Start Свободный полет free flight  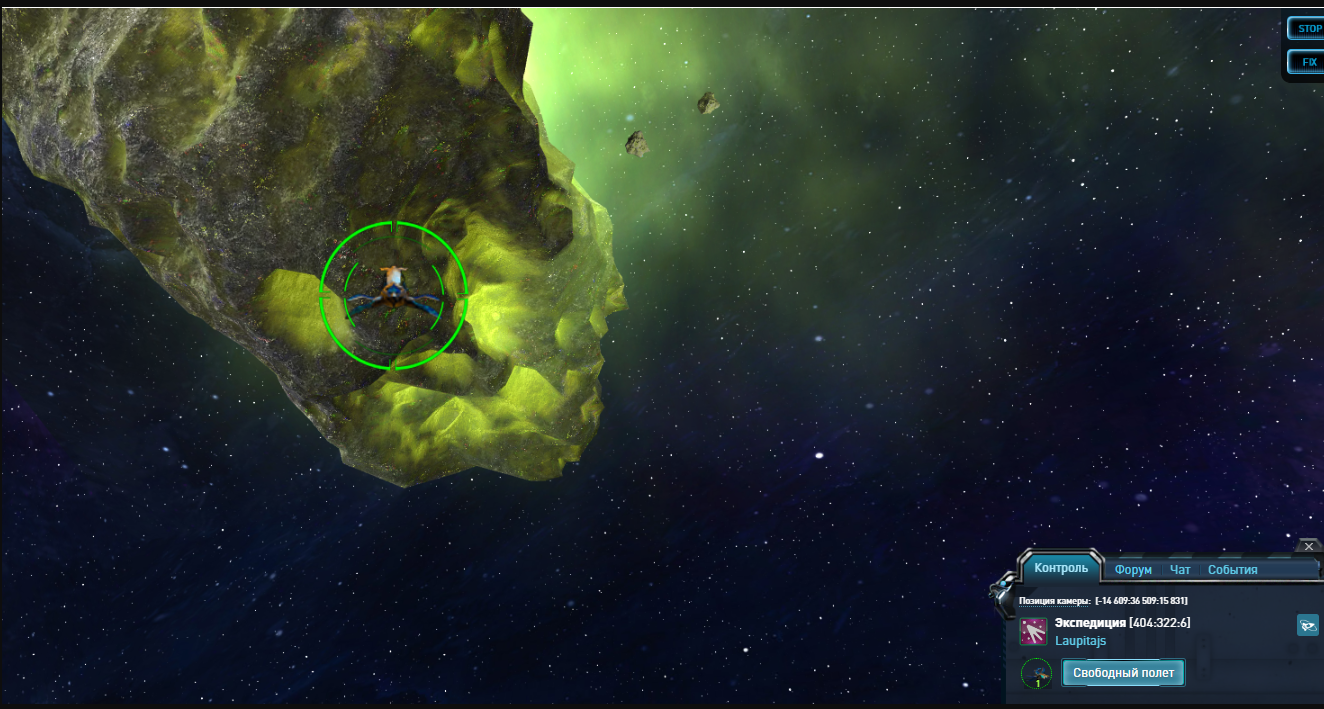1123,673
